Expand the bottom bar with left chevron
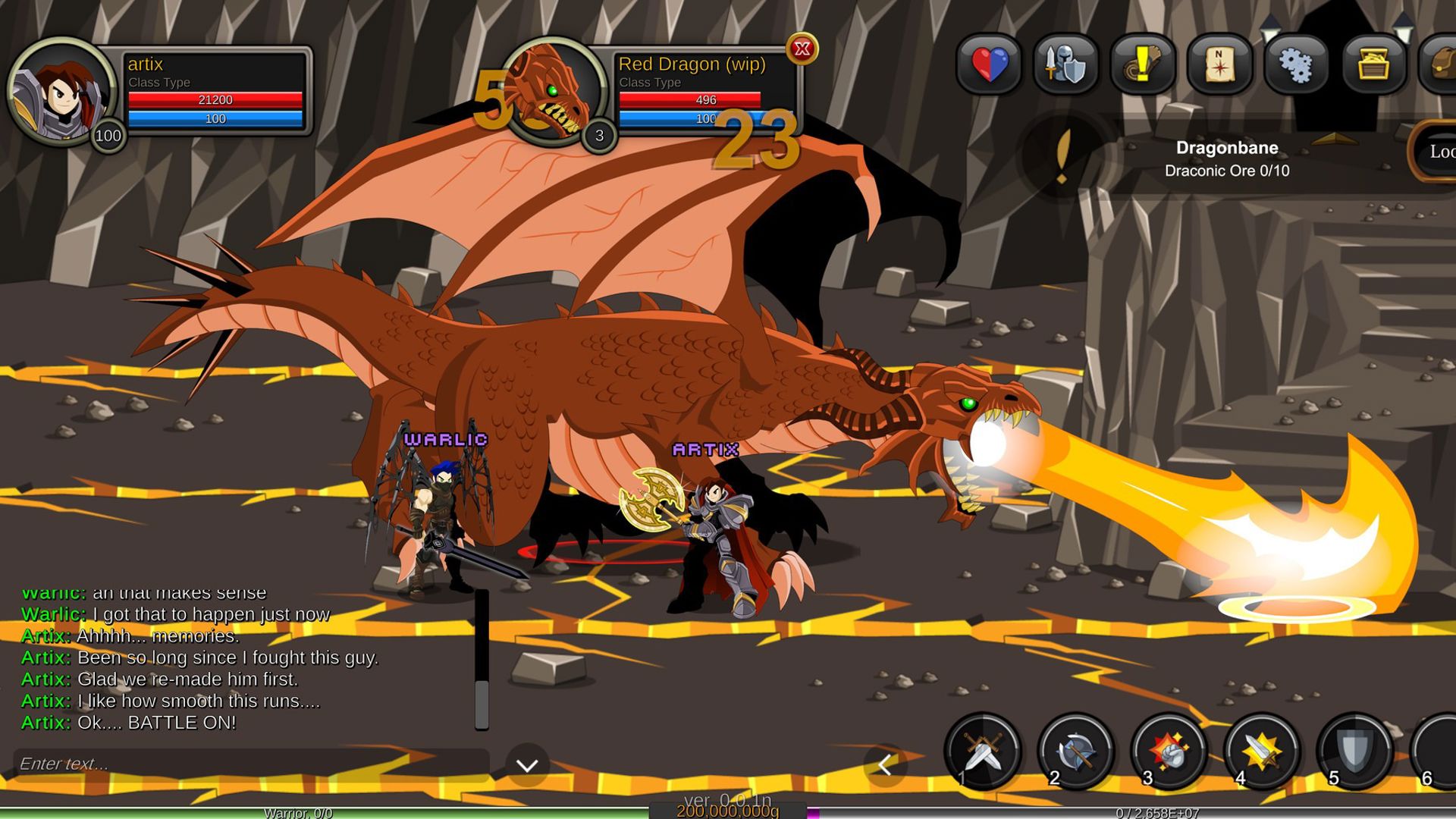This screenshot has height=819, width=1456. (x=884, y=766)
